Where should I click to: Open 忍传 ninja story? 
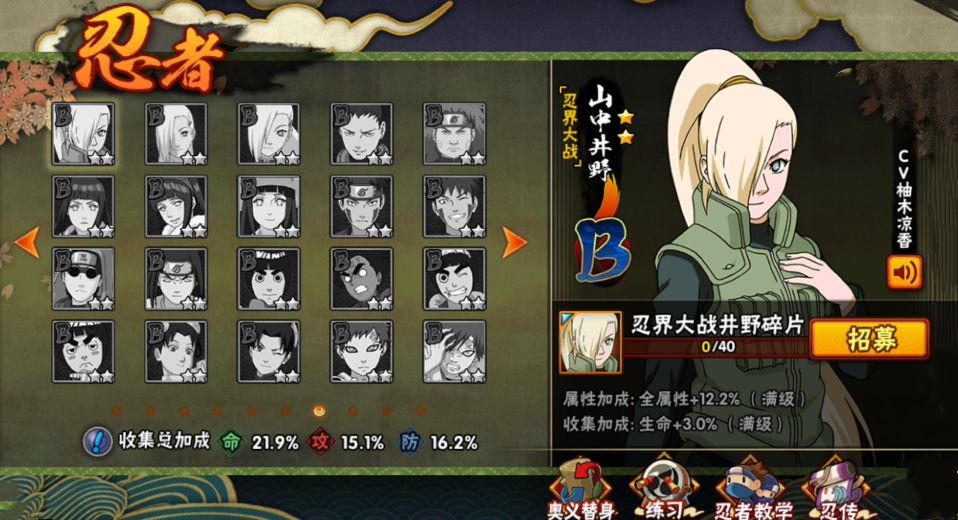[833, 490]
